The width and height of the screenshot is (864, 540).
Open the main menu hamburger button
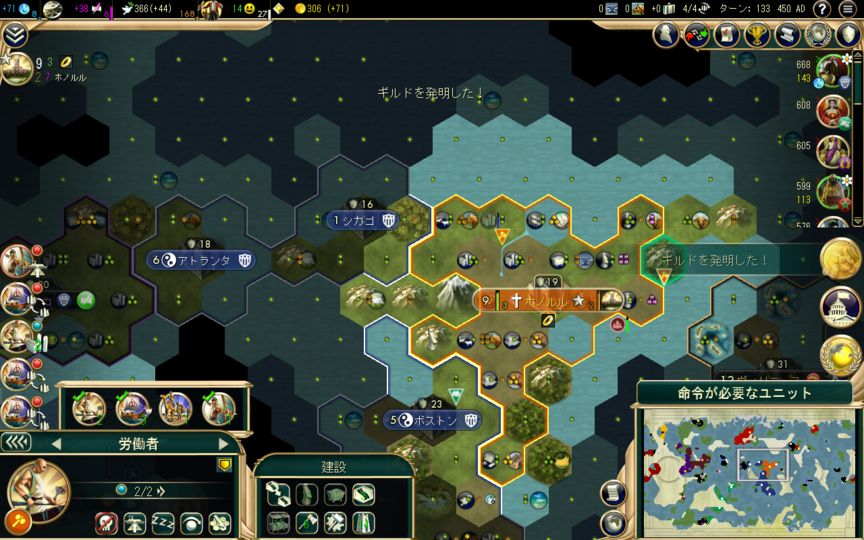pos(848,9)
